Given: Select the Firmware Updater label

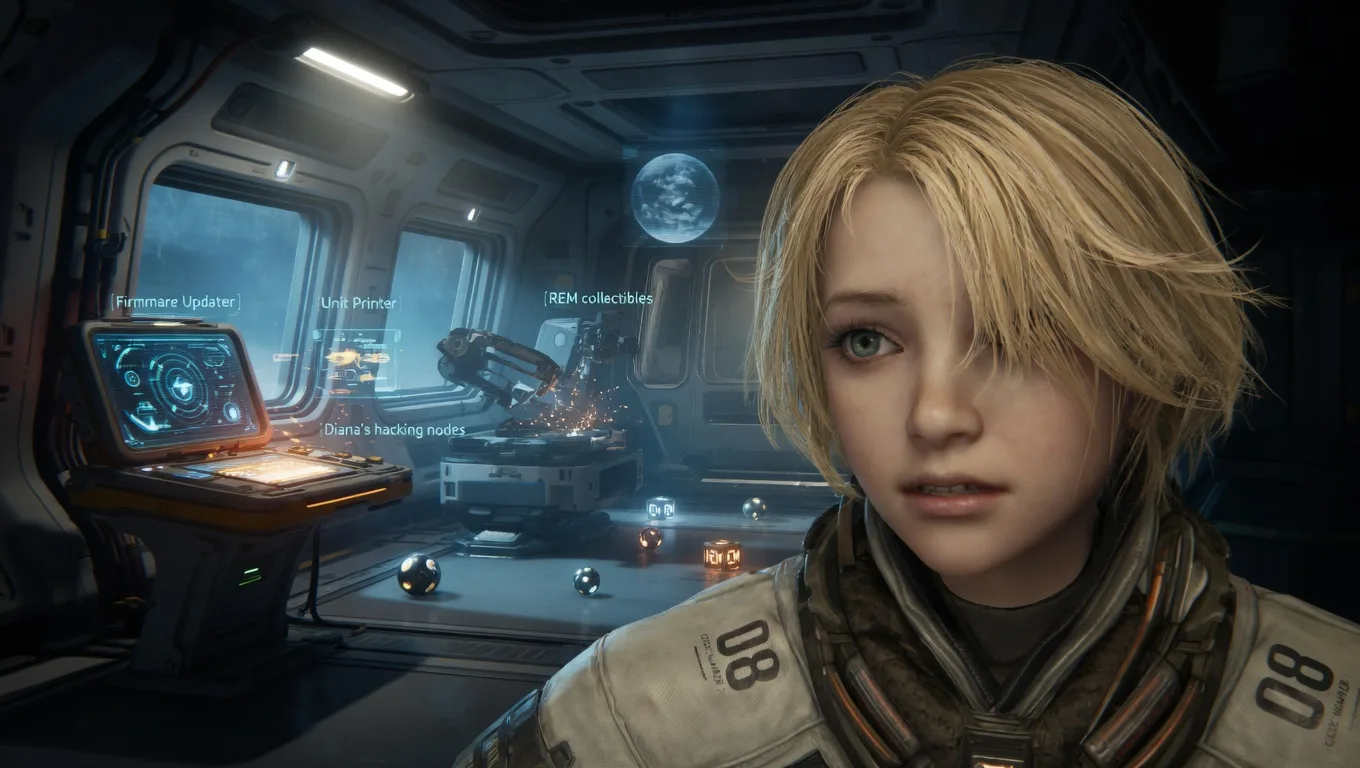Looking at the screenshot, I should point(175,302).
